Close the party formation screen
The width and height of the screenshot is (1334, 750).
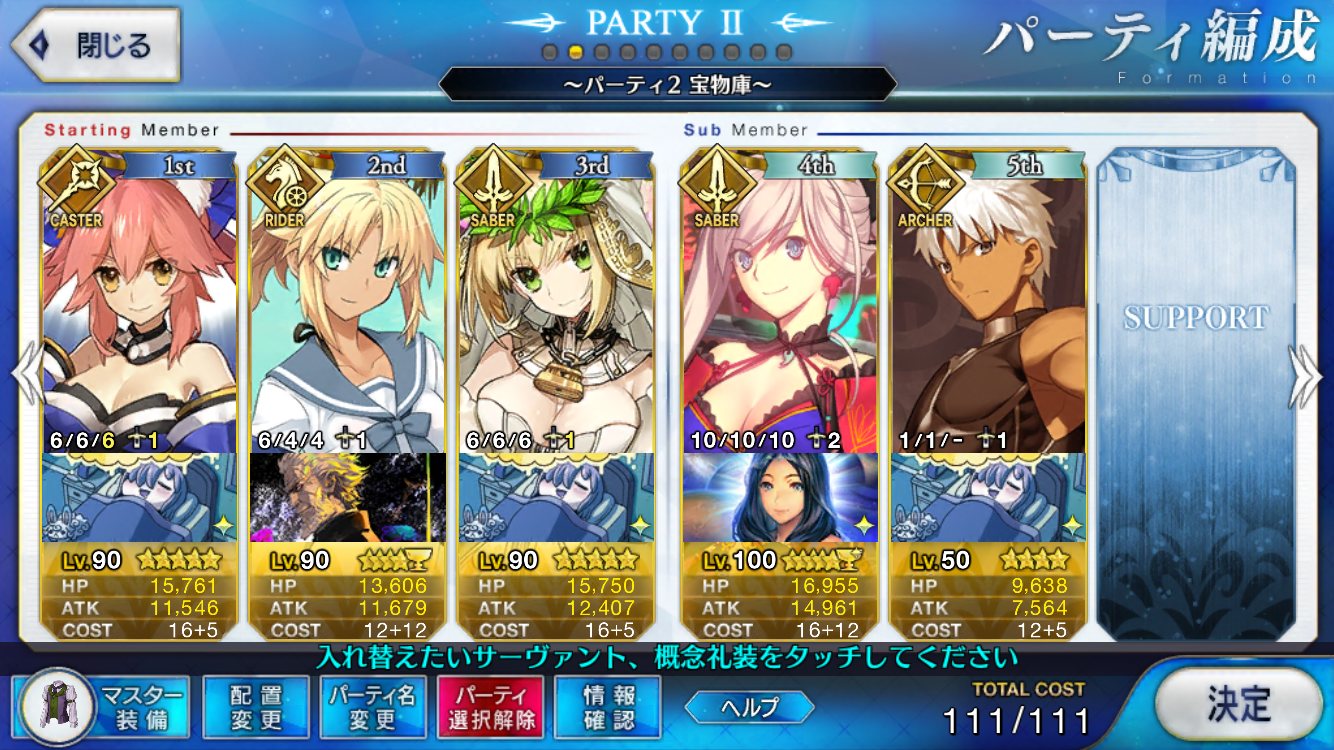(x=98, y=45)
